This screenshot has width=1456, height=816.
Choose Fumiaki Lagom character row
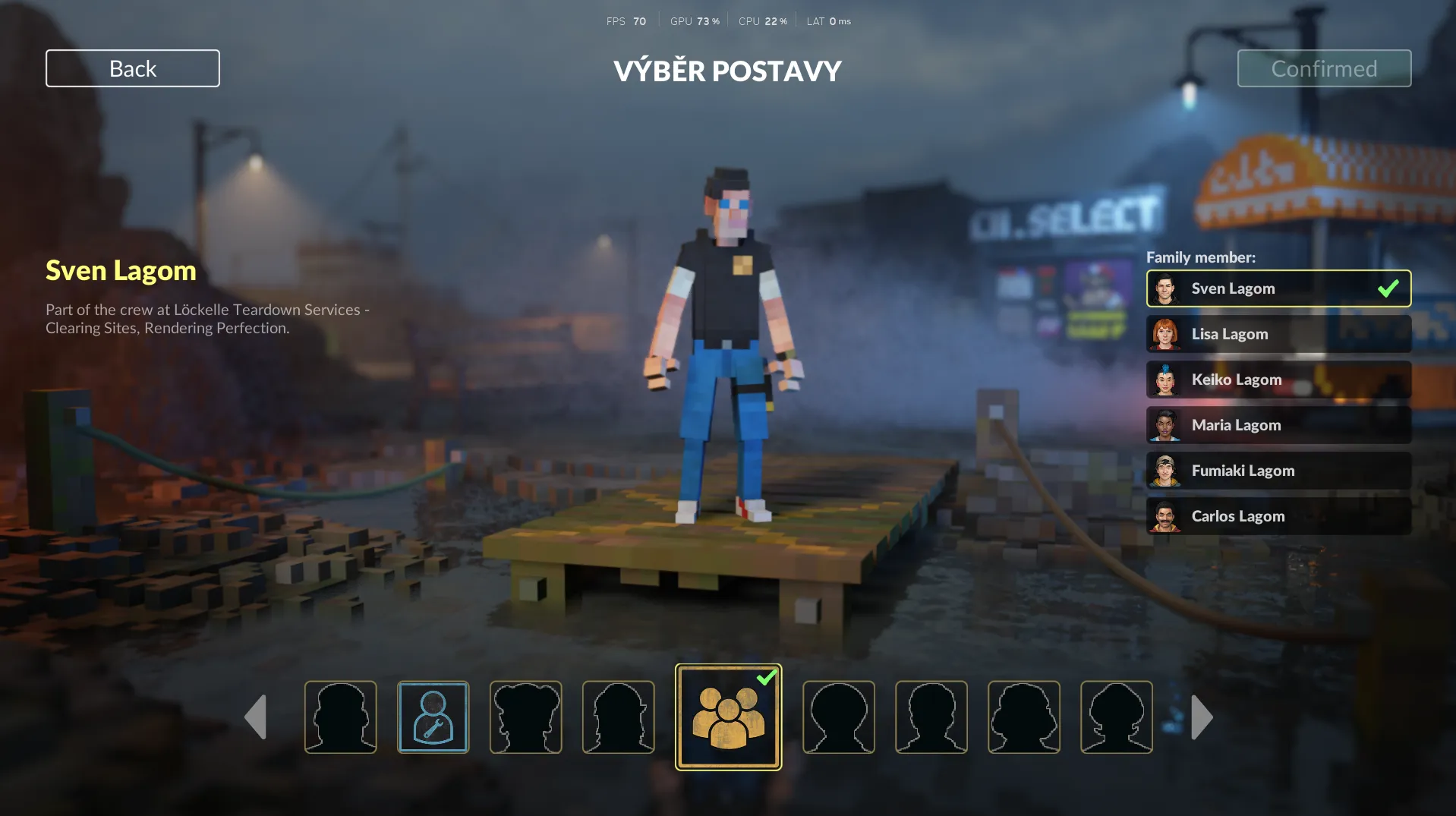click(x=1278, y=471)
